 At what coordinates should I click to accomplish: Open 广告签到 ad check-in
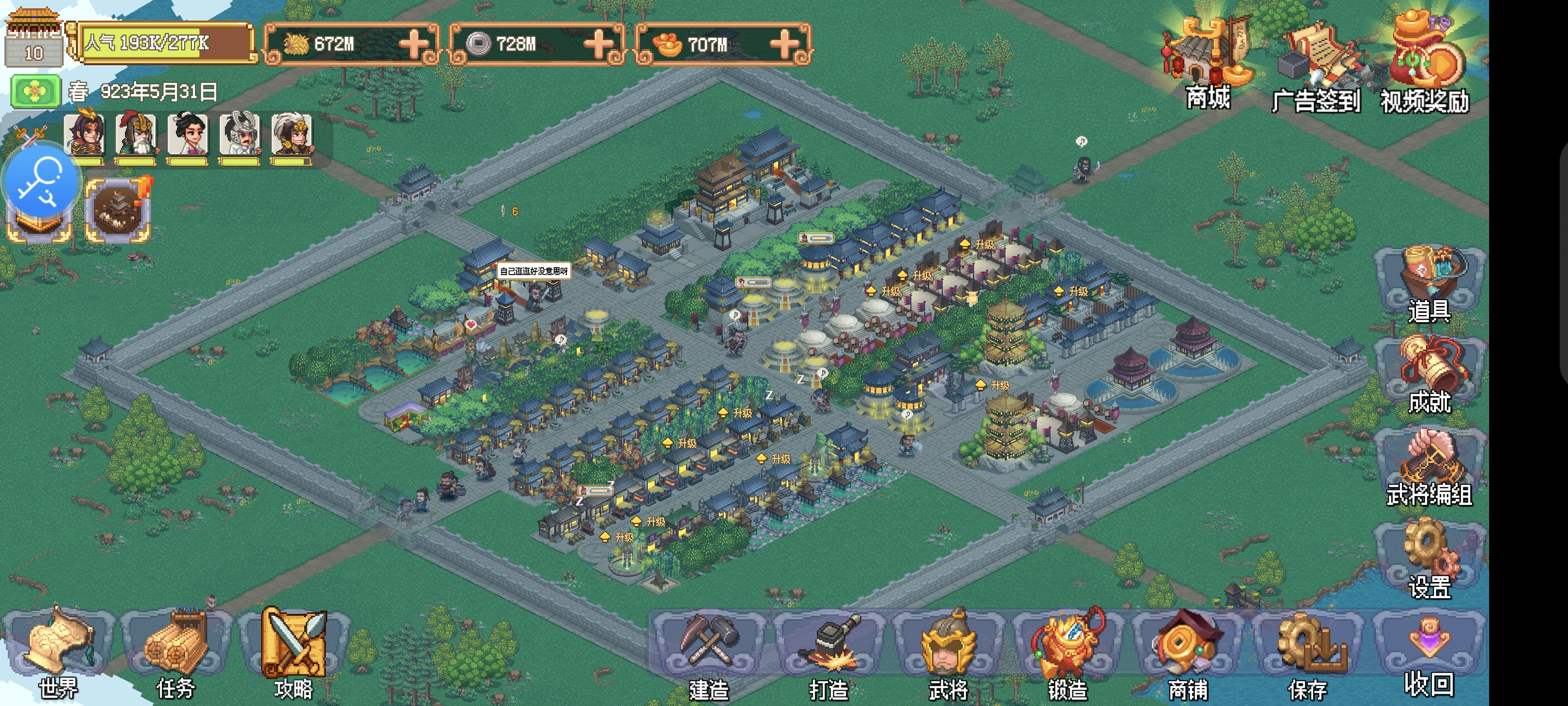click(x=1316, y=67)
